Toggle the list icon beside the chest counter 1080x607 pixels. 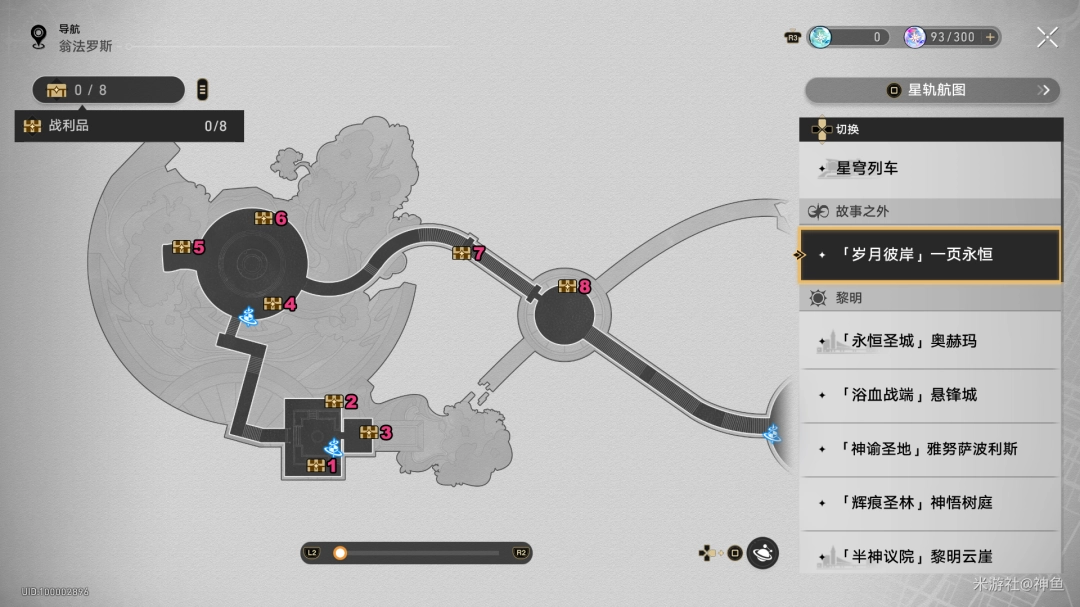tap(203, 90)
